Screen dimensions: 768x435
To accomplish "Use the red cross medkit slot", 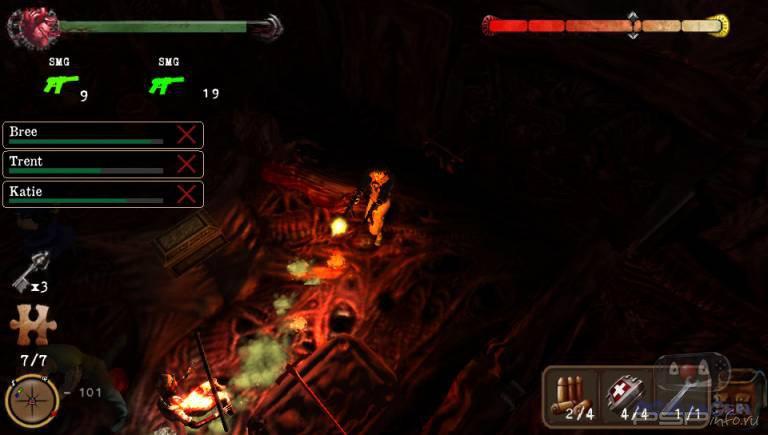I will (x=627, y=394).
